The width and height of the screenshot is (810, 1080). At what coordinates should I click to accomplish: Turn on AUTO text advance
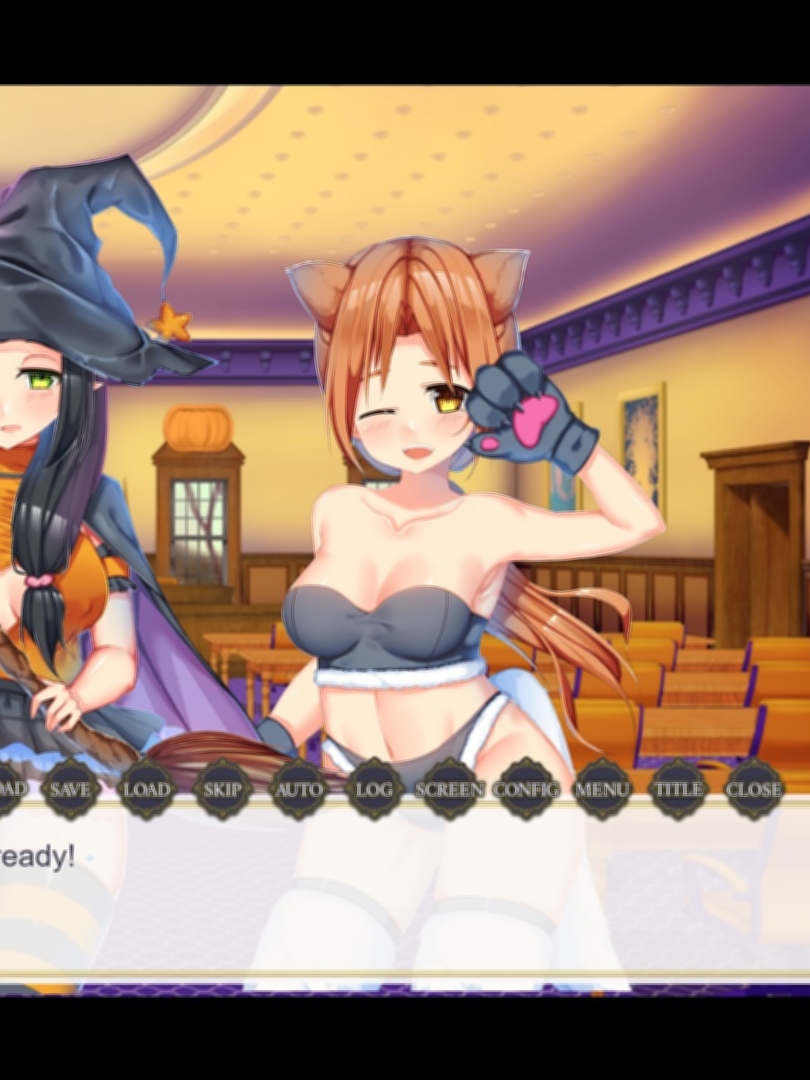(x=298, y=789)
